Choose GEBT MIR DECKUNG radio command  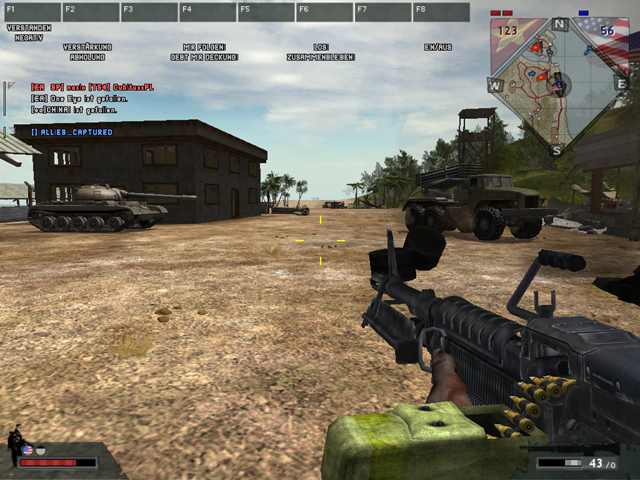204,57
